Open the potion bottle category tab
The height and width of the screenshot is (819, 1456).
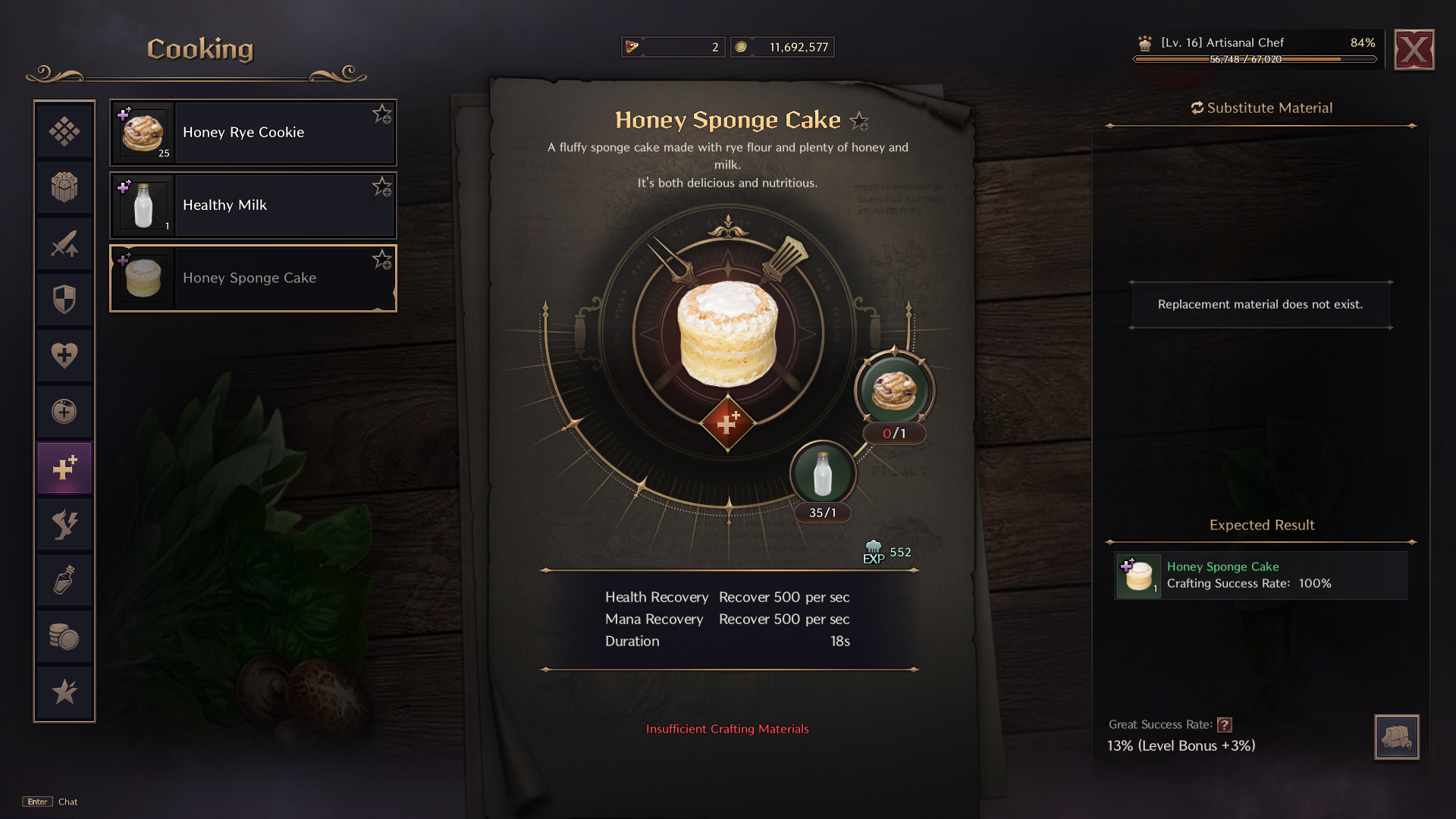click(x=64, y=580)
